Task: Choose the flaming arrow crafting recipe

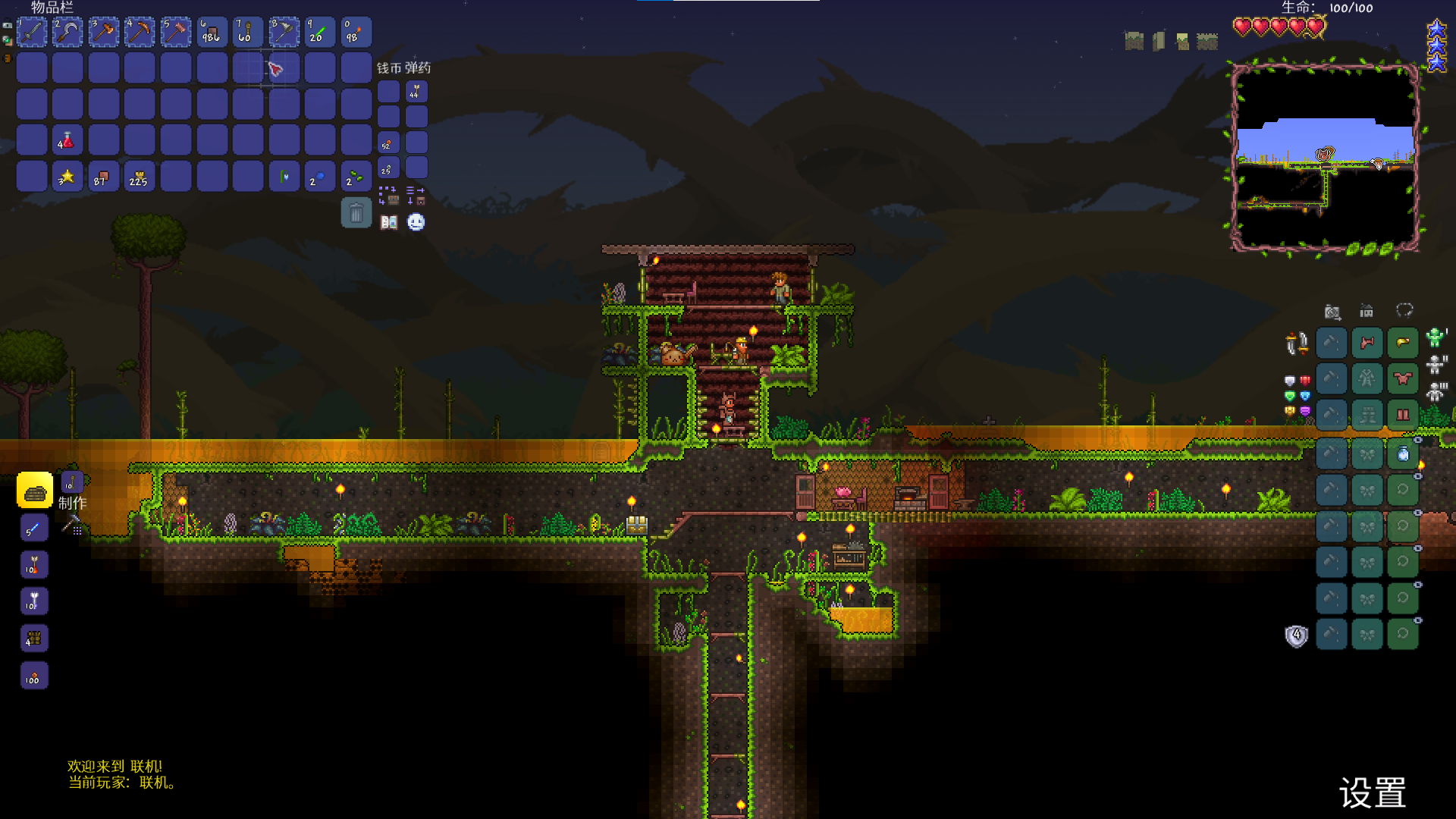Action: click(33, 565)
